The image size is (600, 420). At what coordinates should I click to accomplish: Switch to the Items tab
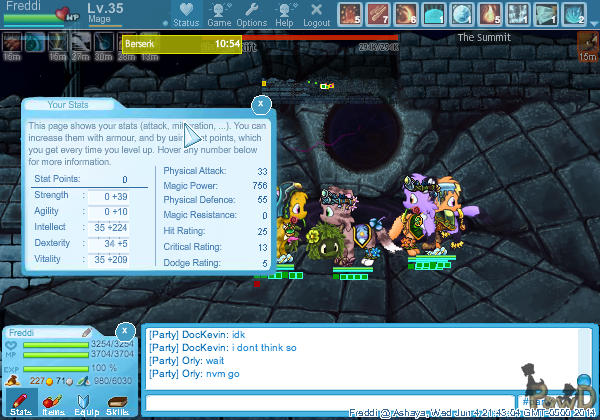pos(52,402)
